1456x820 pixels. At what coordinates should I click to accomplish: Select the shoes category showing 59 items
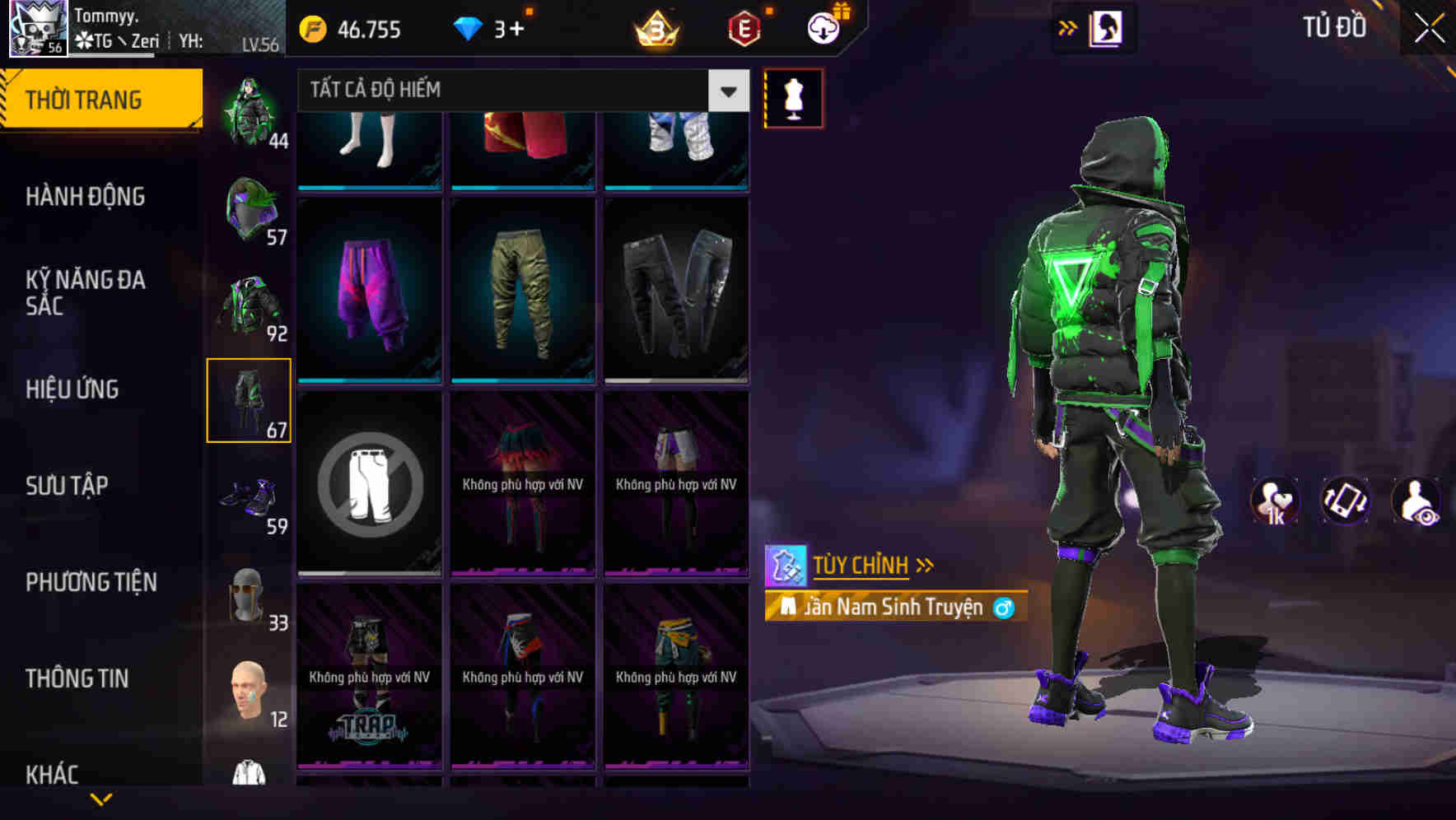(250, 496)
